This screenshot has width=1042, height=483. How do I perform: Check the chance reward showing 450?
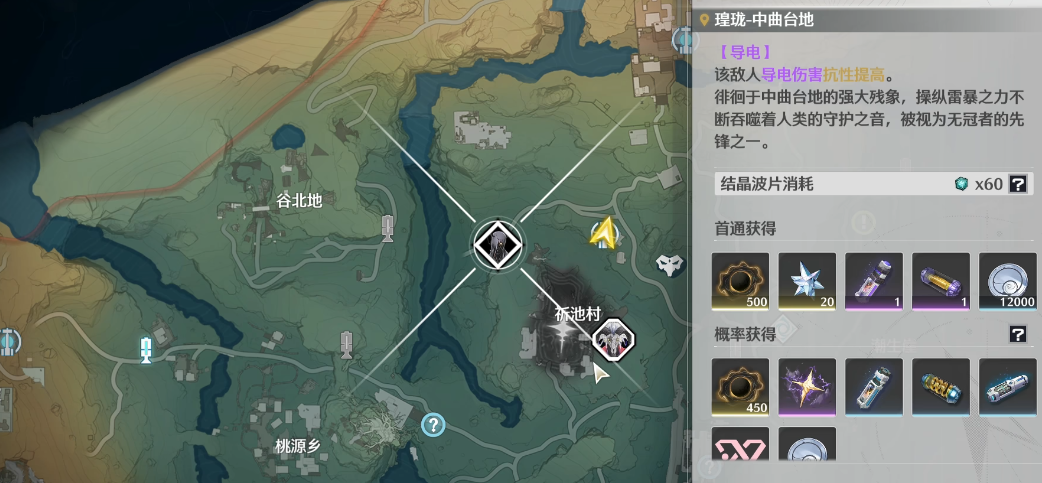740,387
